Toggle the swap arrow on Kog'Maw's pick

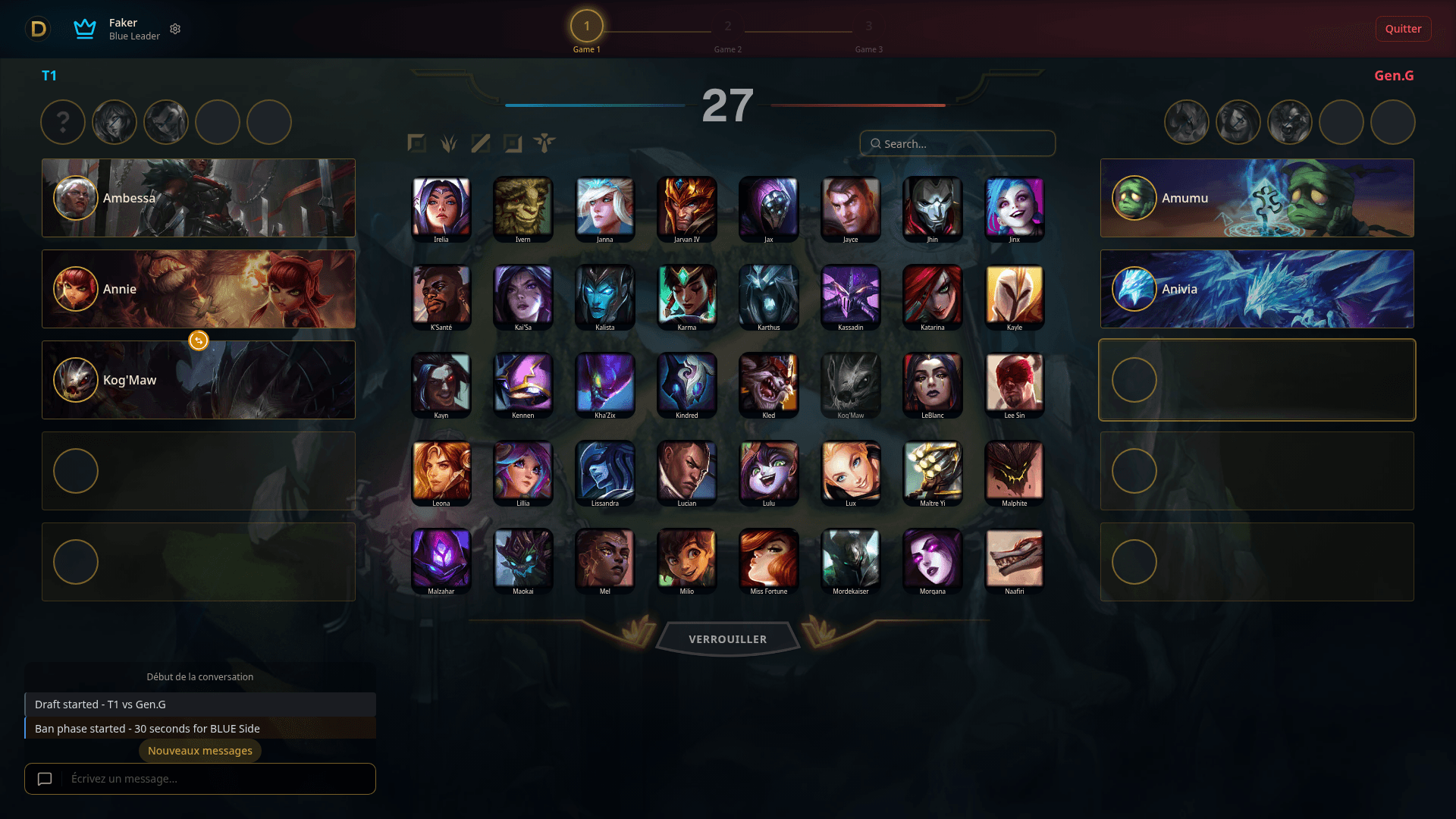tap(198, 340)
